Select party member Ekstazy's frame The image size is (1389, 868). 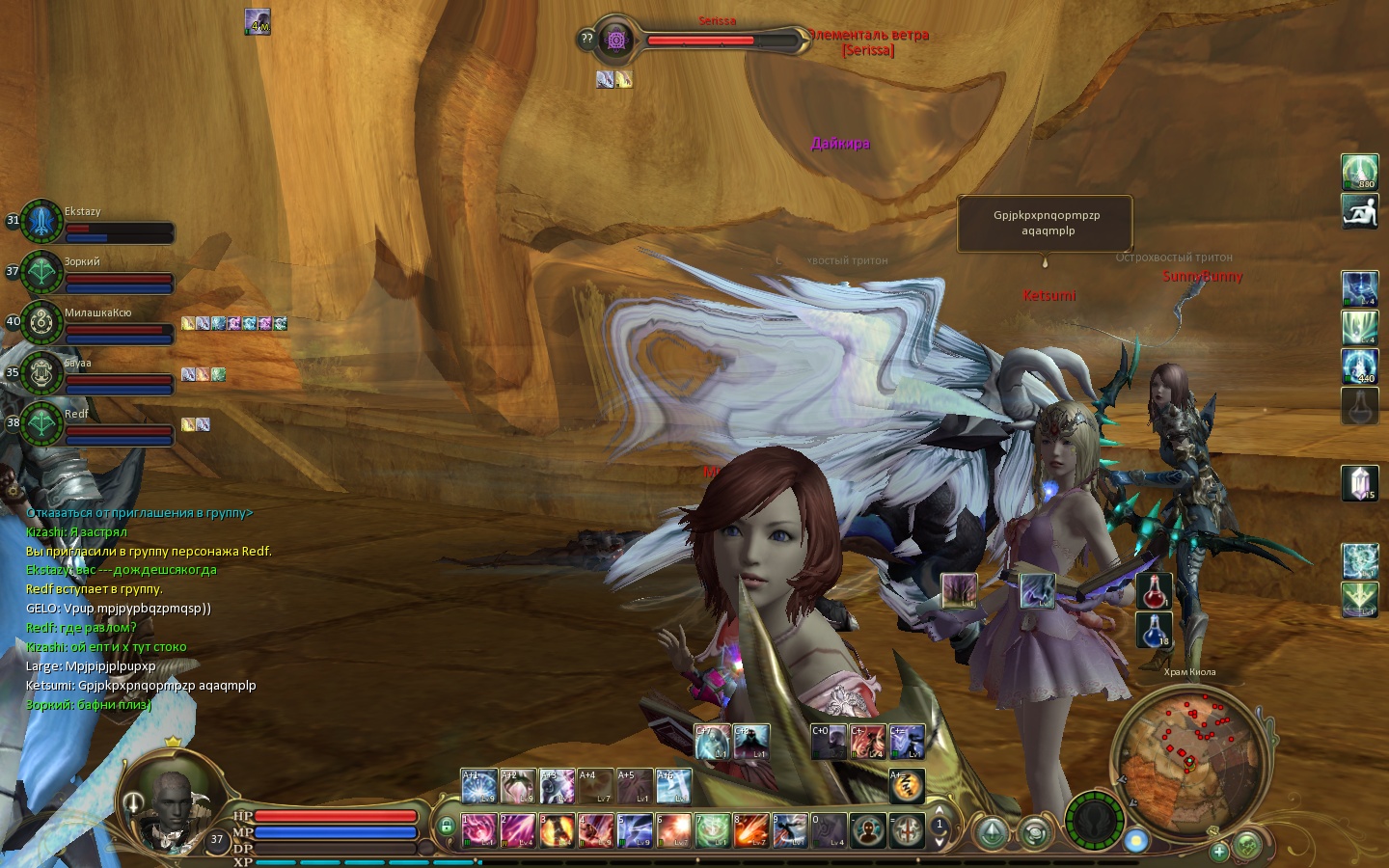(x=42, y=222)
